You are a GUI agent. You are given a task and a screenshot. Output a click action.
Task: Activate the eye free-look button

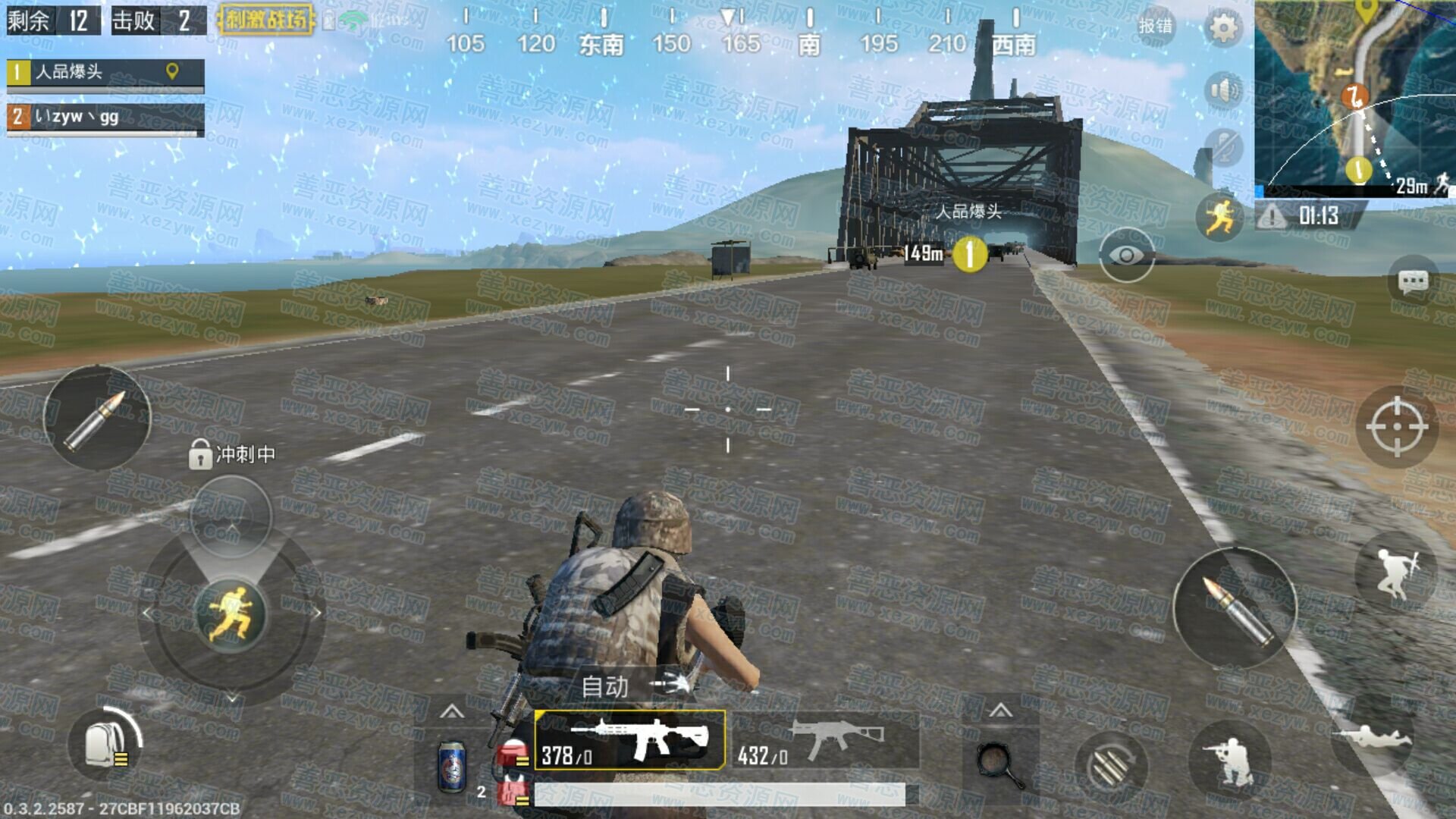point(1126,256)
